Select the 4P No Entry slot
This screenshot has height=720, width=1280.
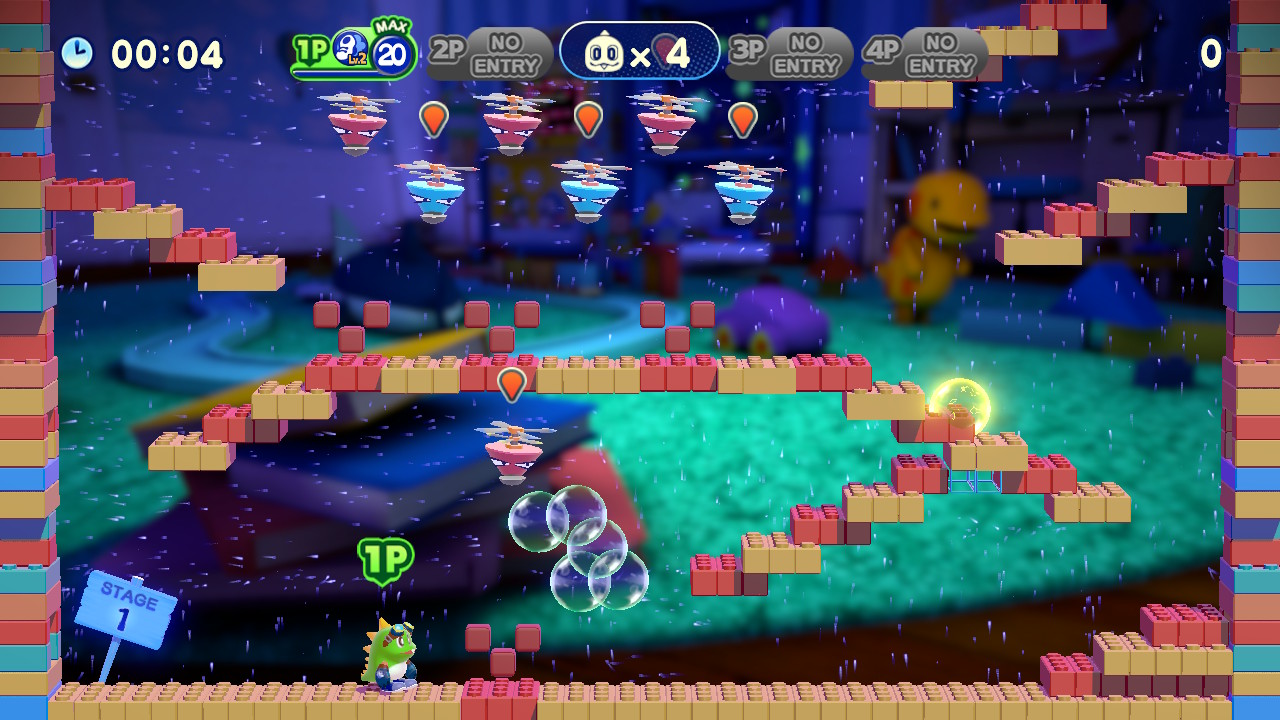925,54
